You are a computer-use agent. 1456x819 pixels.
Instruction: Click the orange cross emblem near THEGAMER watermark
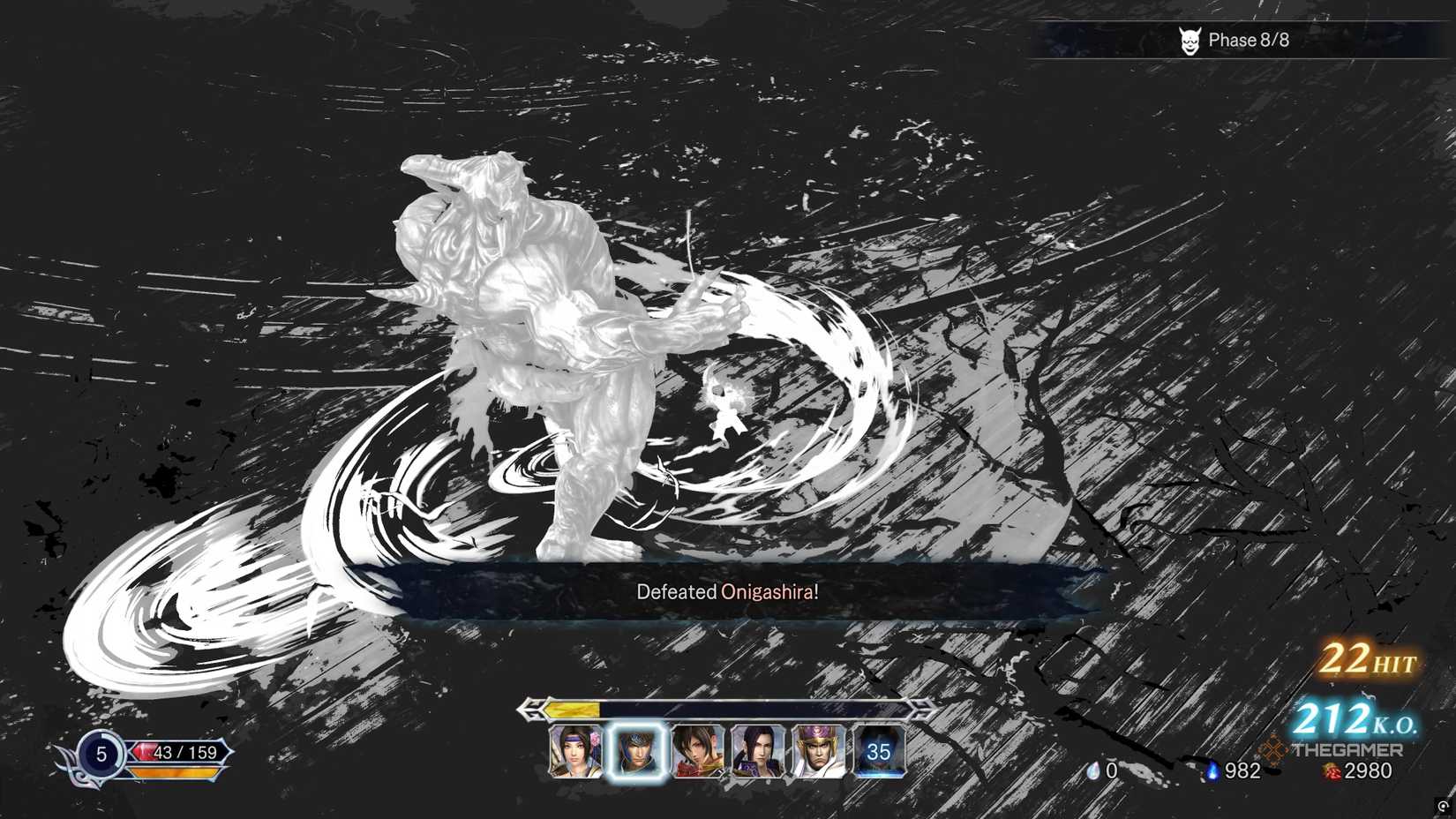pyautogui.click(x=1273, y=751)
